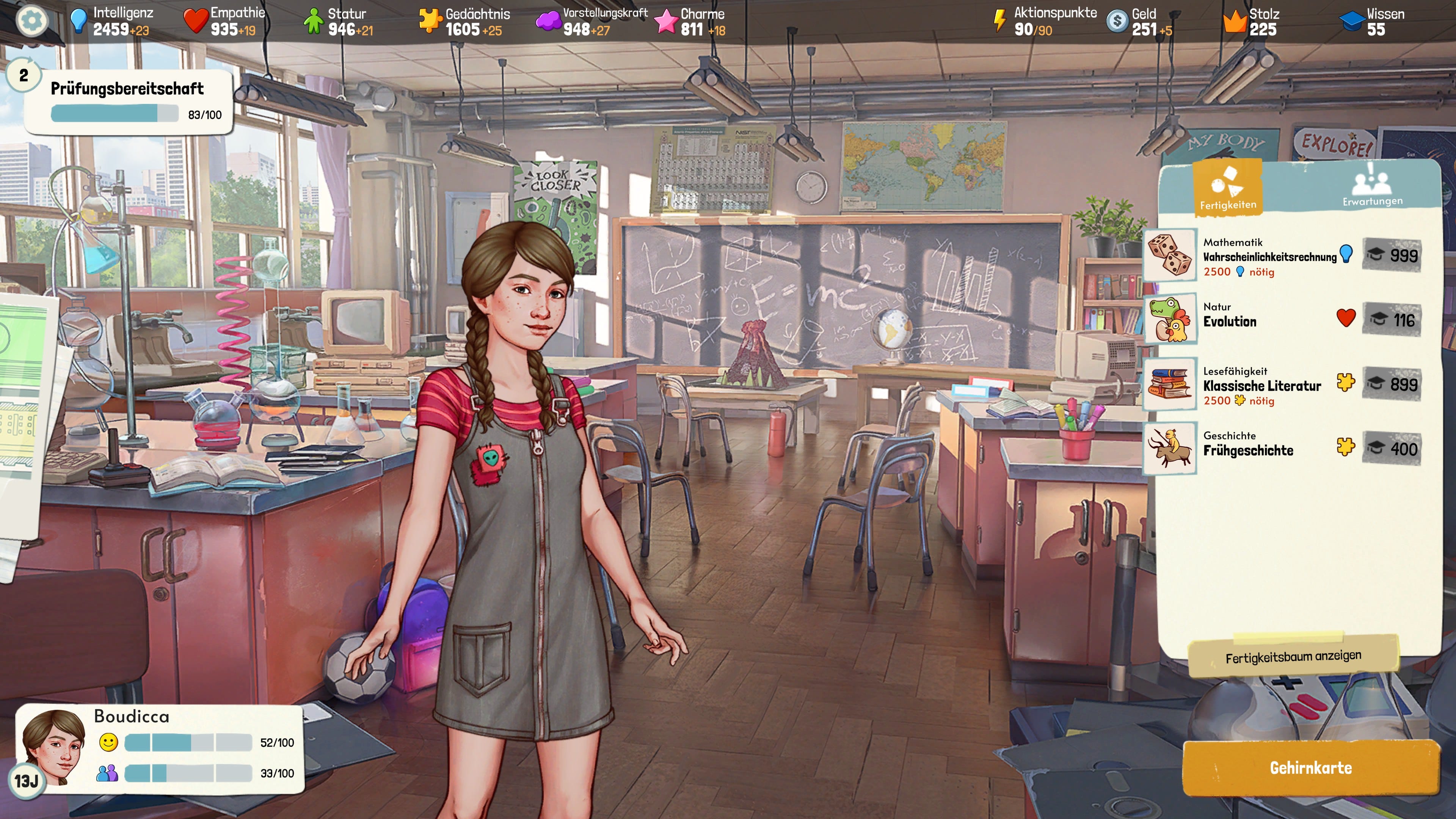The width and height of the screenshot is (1456, 819).
Task: Click Boudicca's character portrait
Action: [54, 746]
